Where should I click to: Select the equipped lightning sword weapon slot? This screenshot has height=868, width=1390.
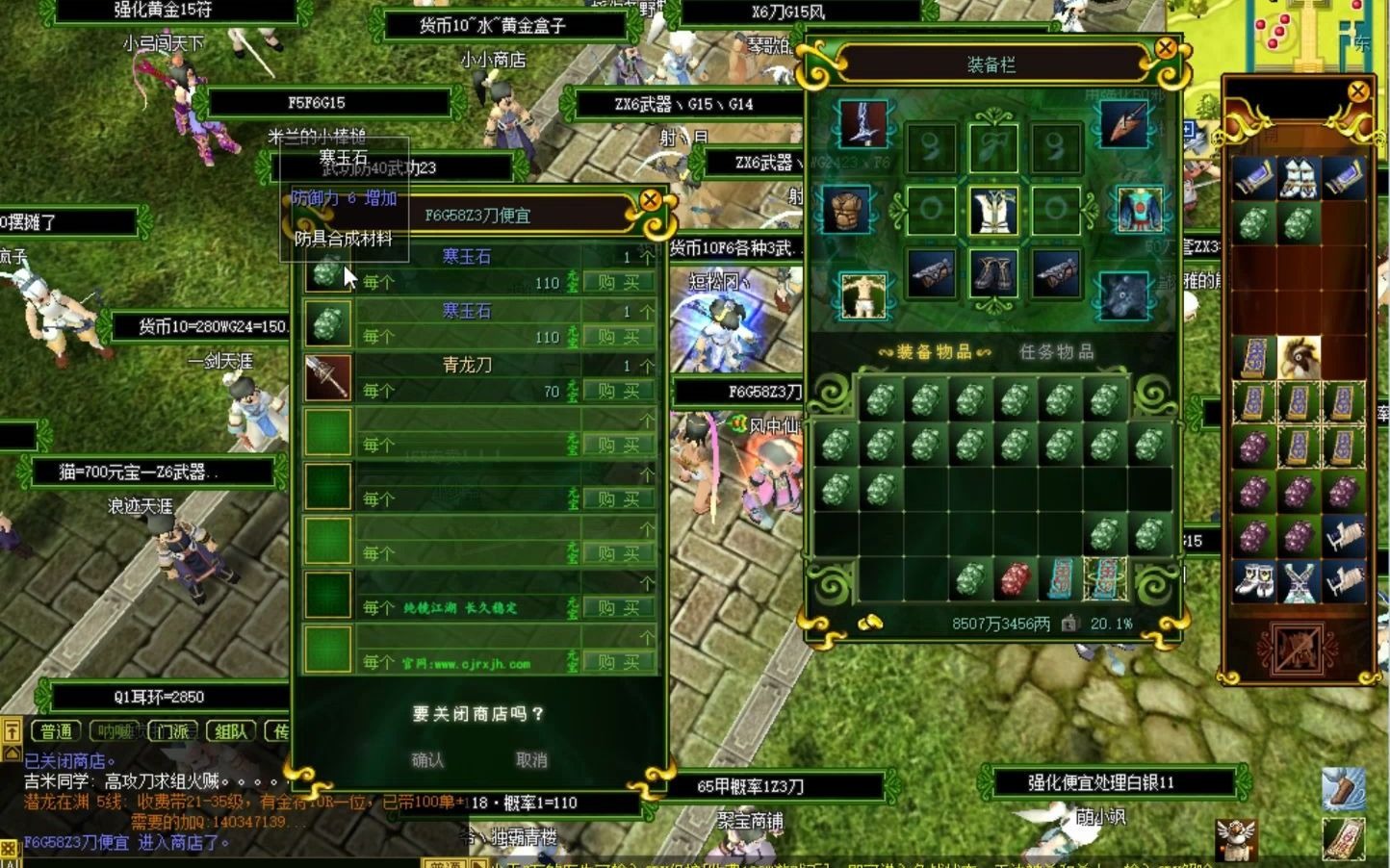[x=863, y=124]
